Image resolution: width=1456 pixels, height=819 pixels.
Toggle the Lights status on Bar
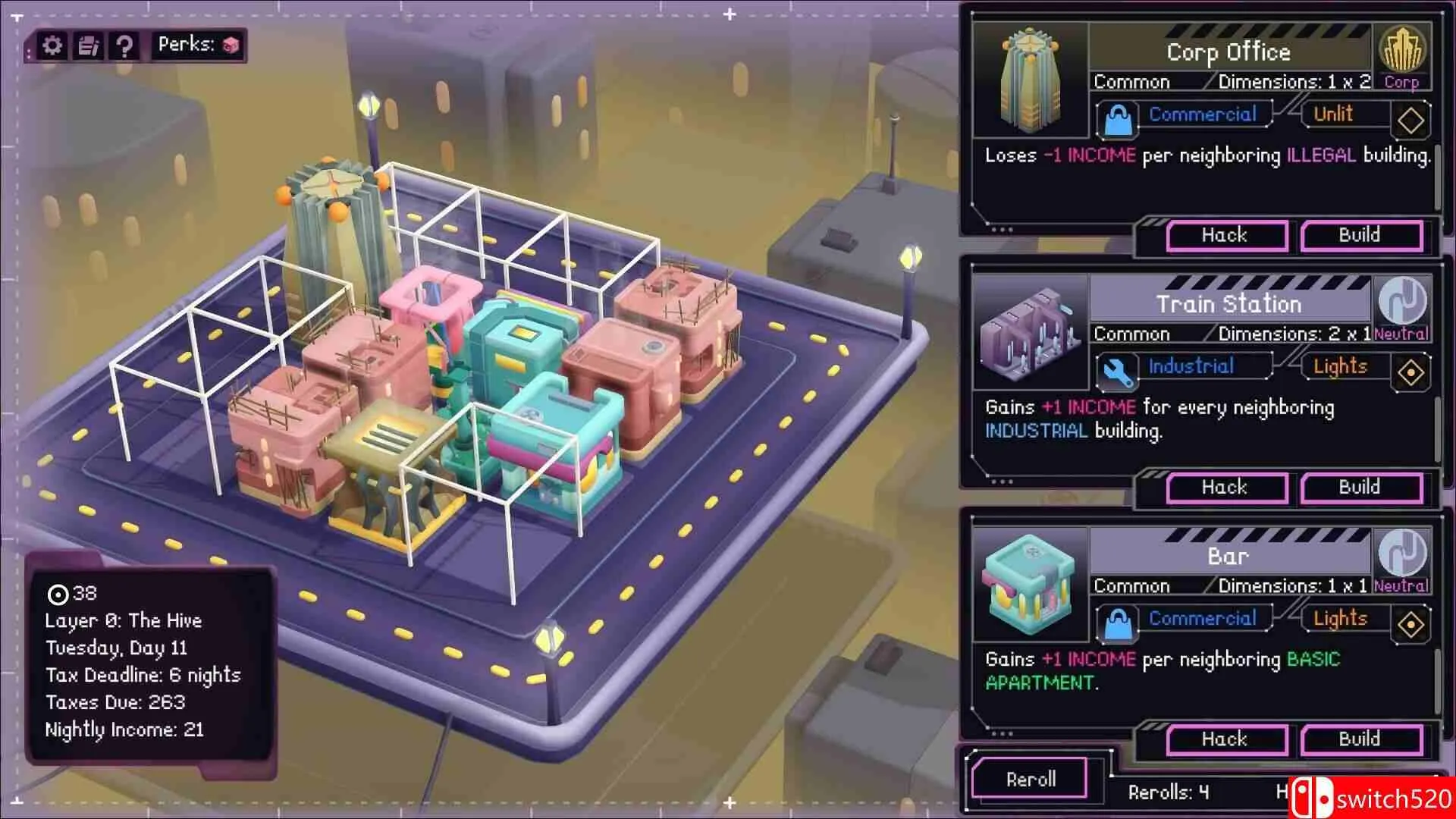1339,619
